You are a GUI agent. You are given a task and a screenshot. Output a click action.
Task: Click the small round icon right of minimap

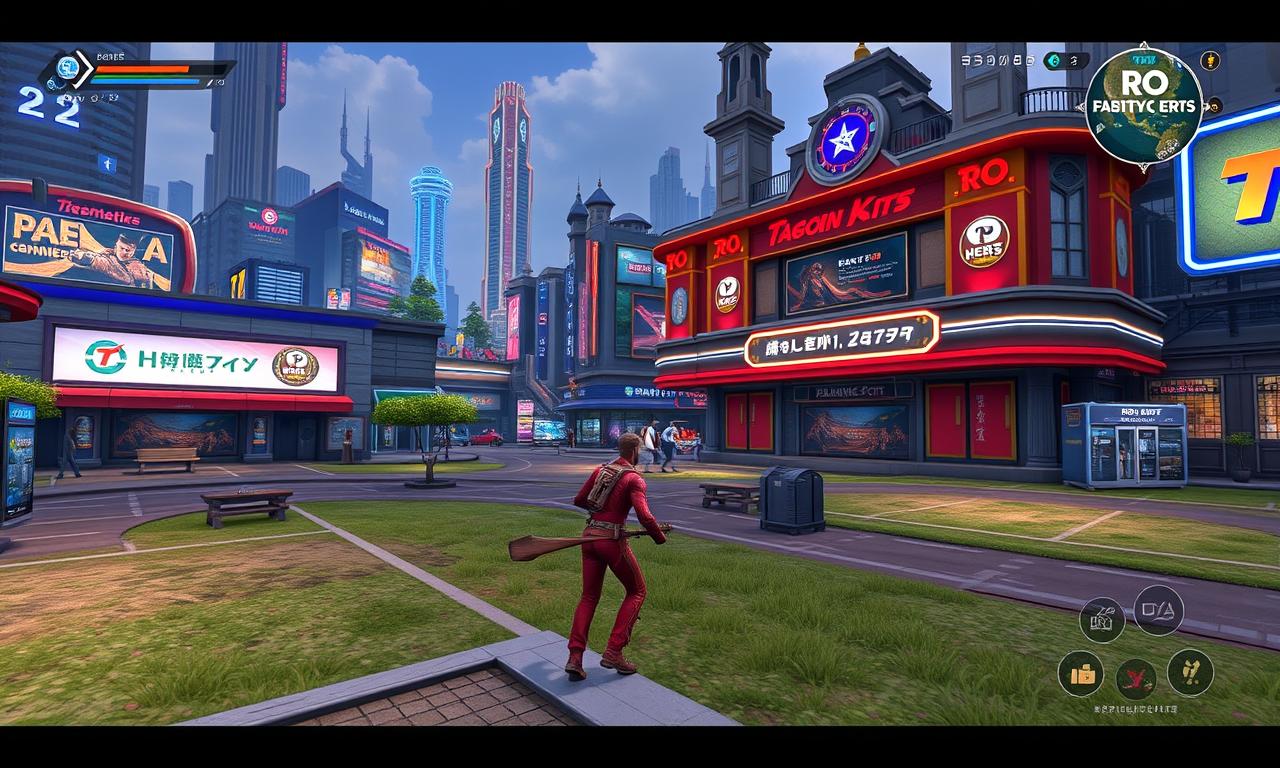(x=1214, y=105)
